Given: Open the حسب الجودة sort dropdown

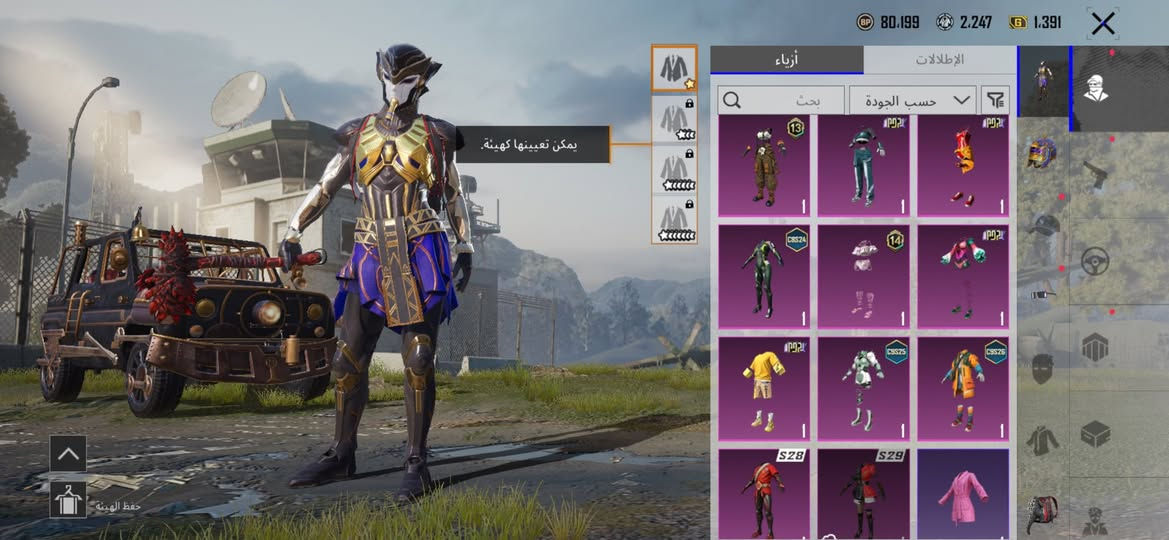Looking at the screenshot, I should tap(912, 100).
